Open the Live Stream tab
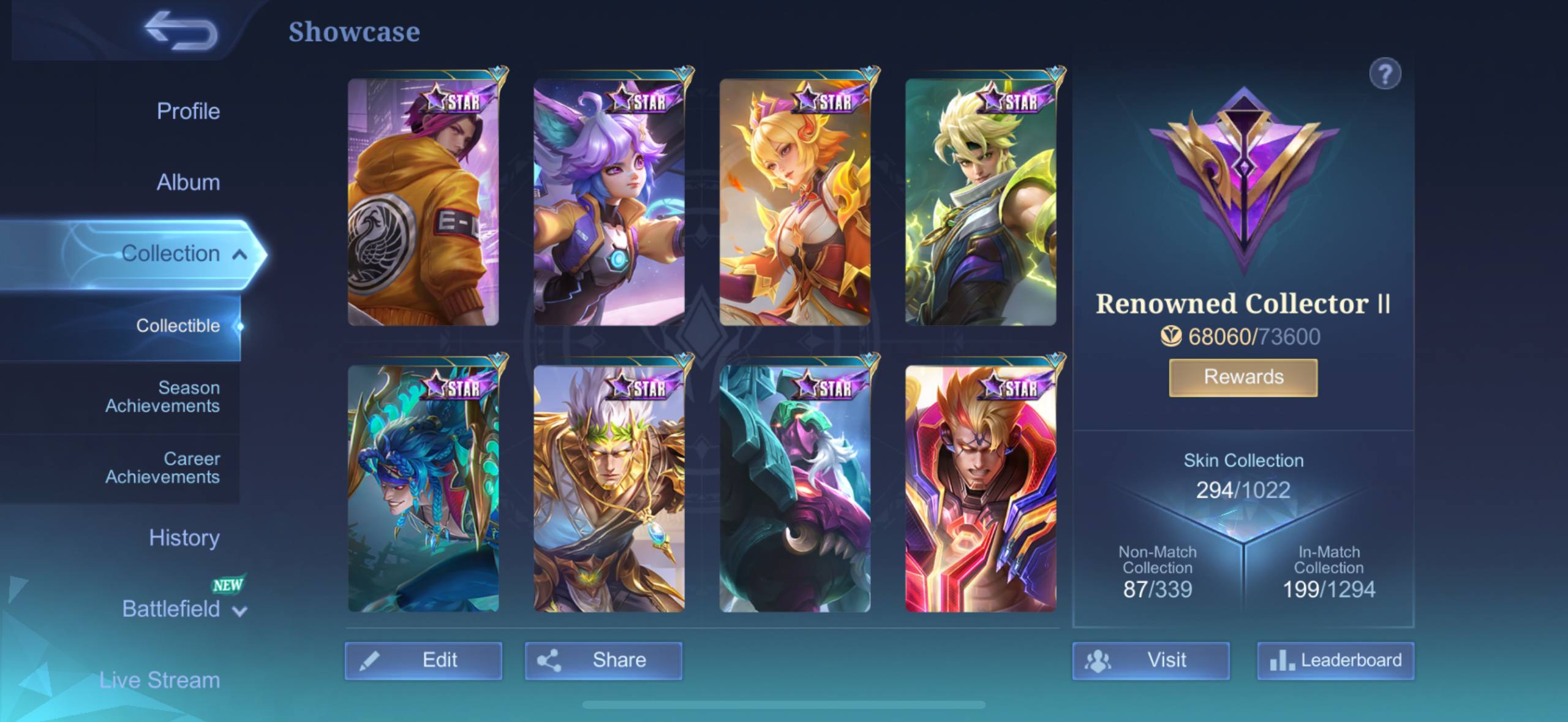 [x=159, y=680]
